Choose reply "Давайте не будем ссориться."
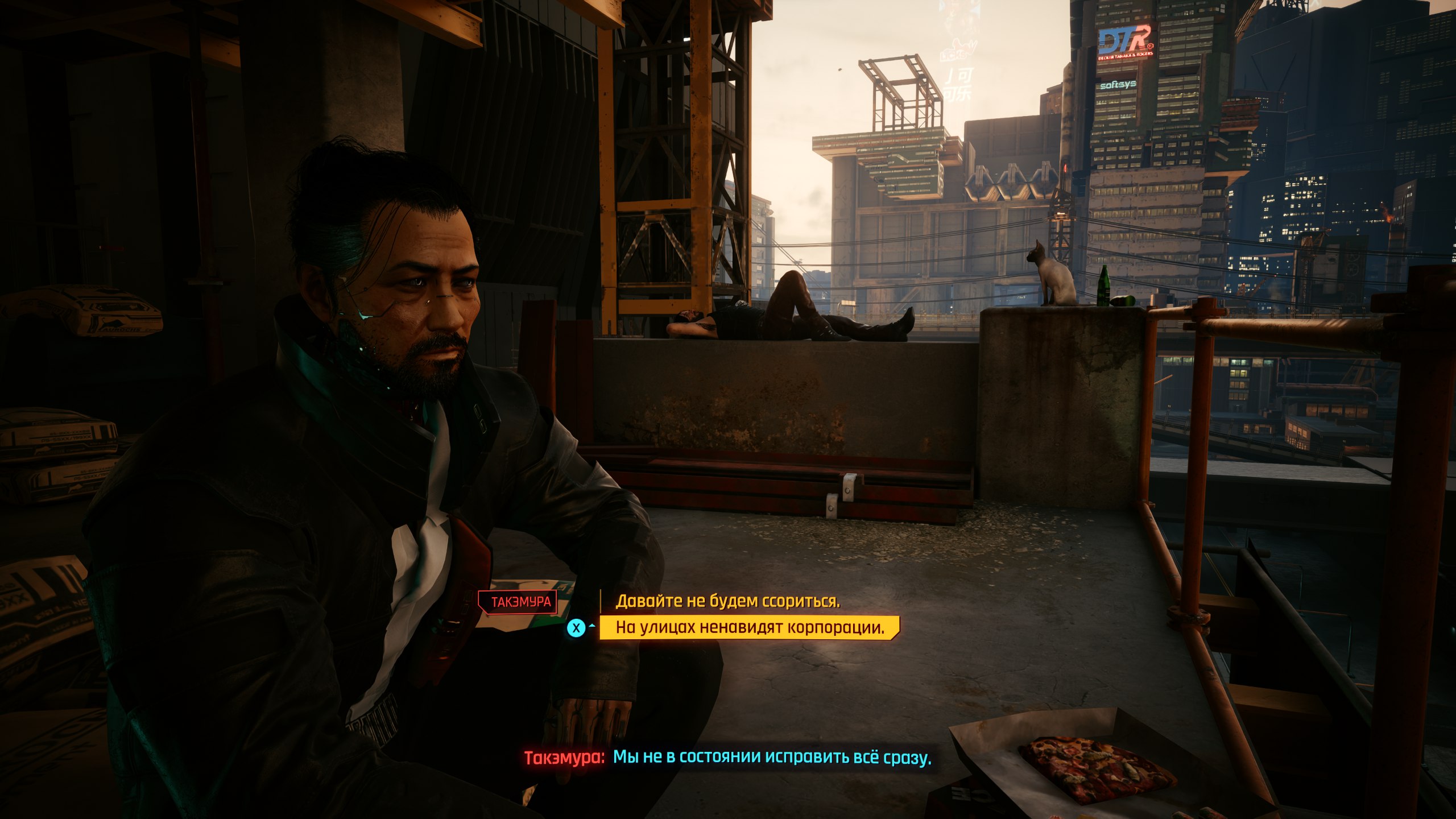The image size is (1456, 819). (727, 601)
